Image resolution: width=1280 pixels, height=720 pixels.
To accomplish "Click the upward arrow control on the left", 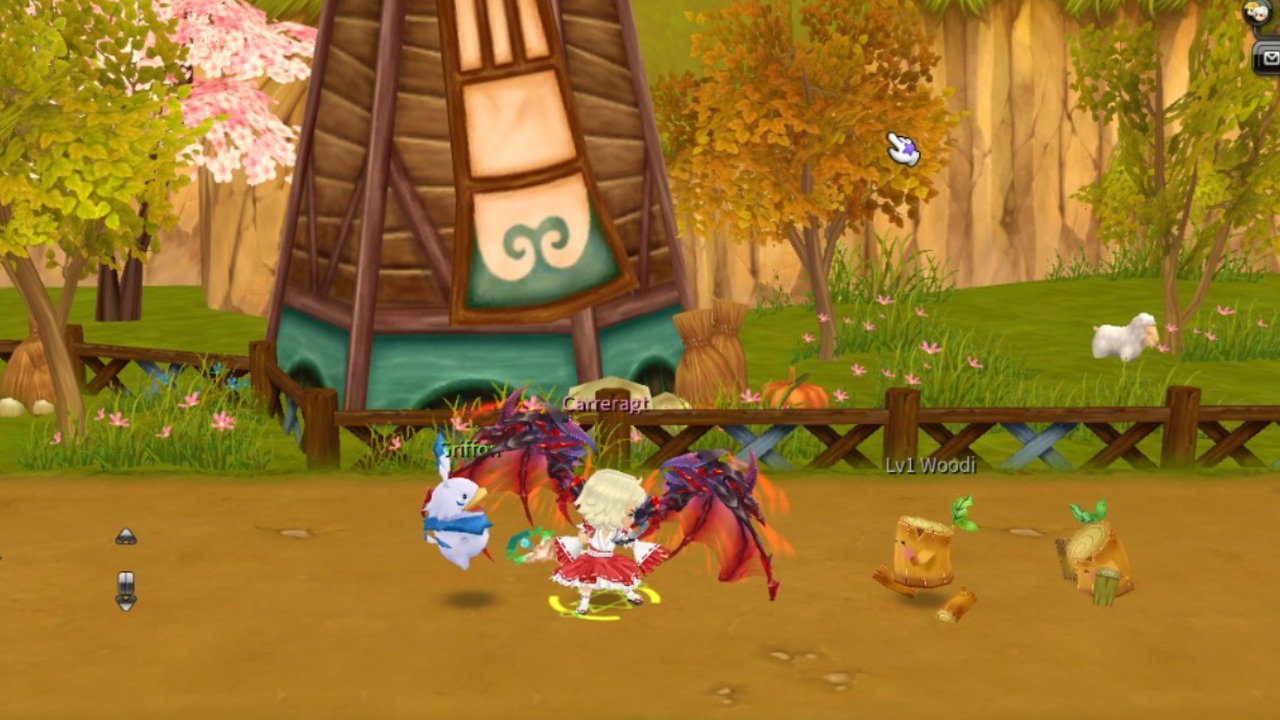I will [x=125, y=535].
